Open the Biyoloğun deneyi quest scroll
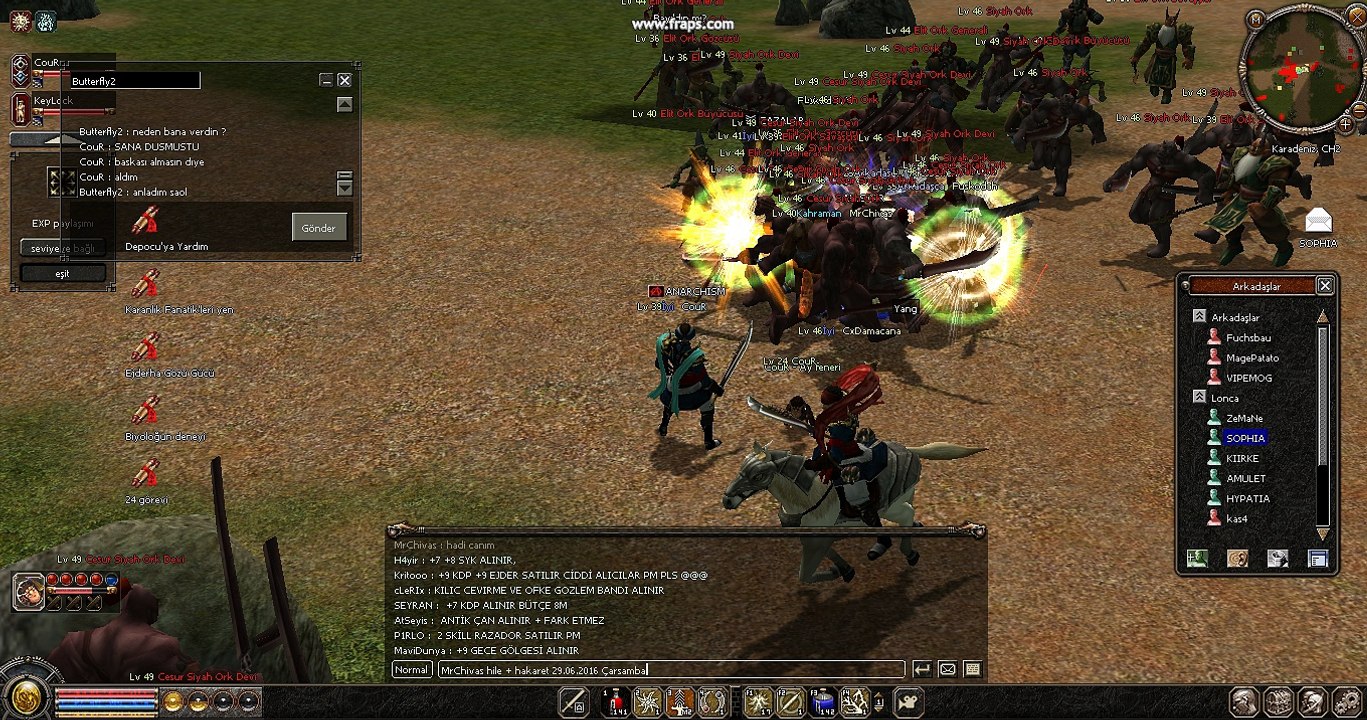The width and height of the screenshot is (1367, 720). click(x=147, y=411)
